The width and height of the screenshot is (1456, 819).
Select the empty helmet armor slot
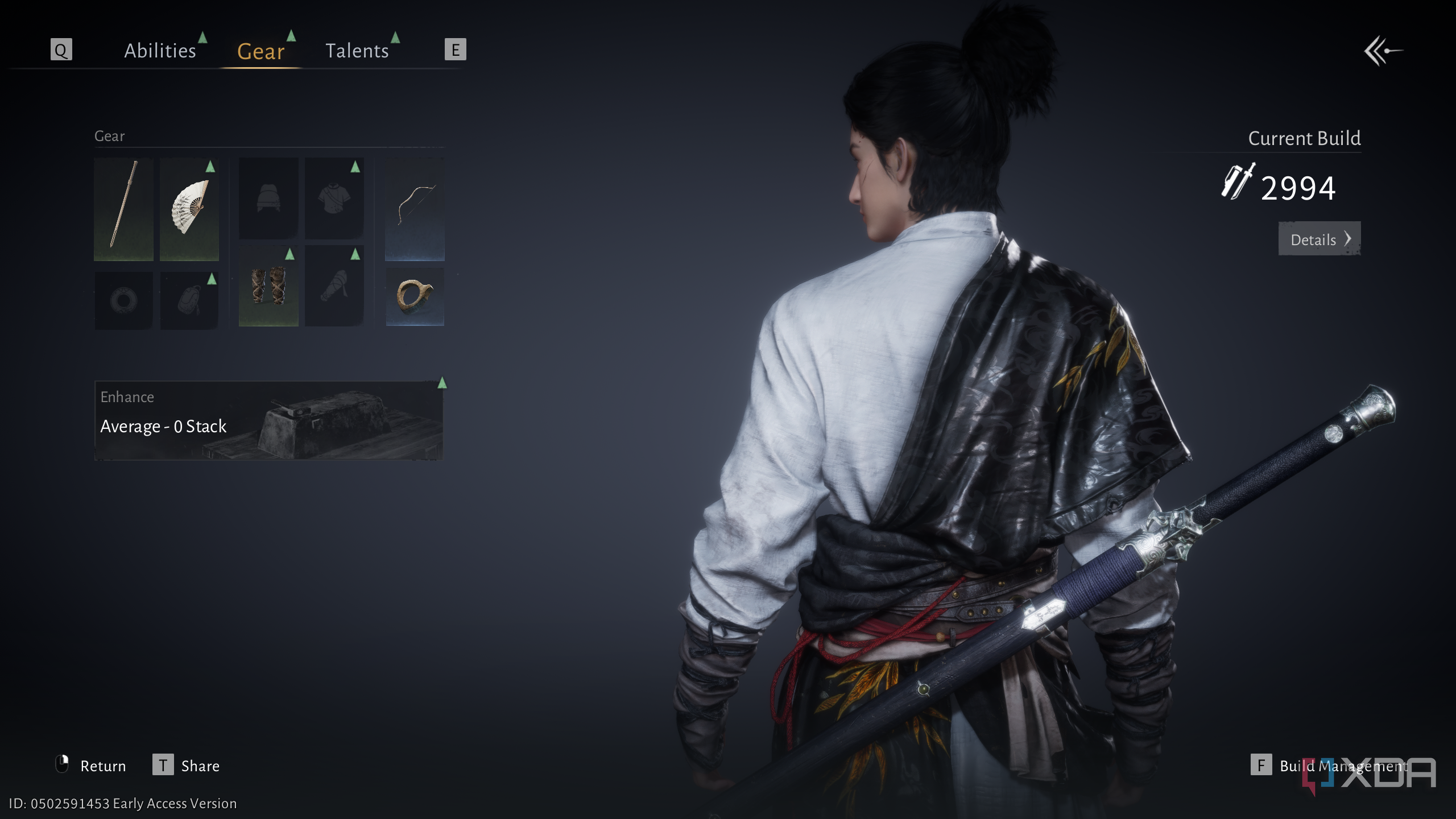click(x=268, y=198)
